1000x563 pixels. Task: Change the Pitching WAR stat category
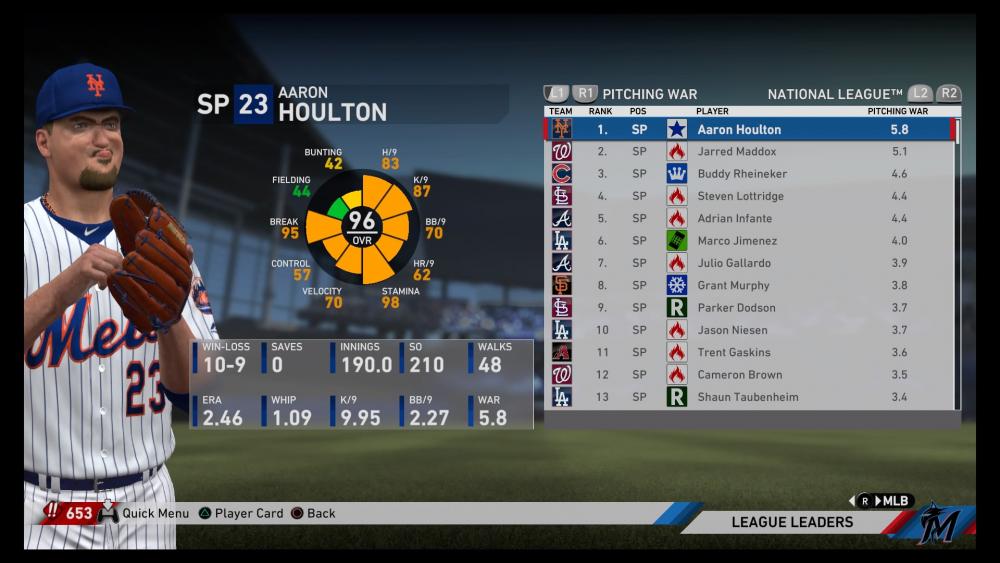(649, 94)
